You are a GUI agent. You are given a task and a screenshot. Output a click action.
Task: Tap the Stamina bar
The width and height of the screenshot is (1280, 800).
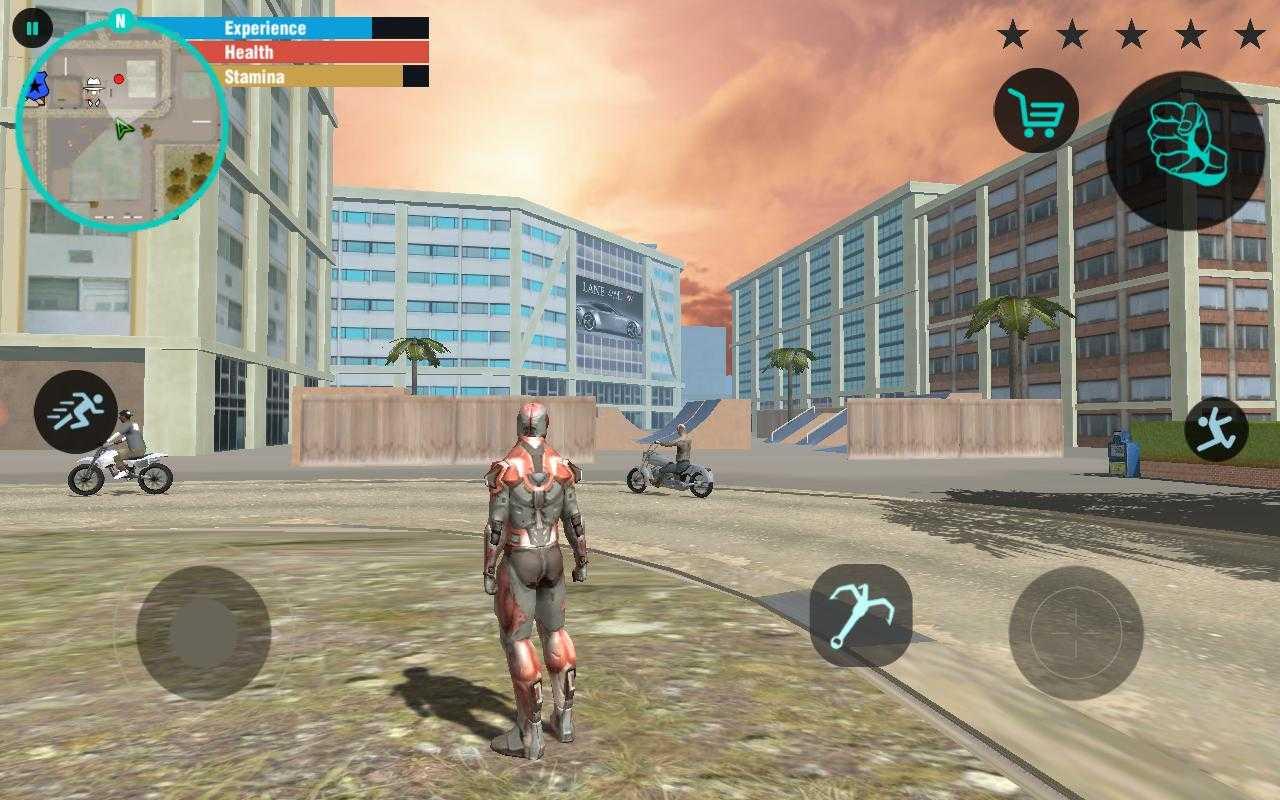300,75
